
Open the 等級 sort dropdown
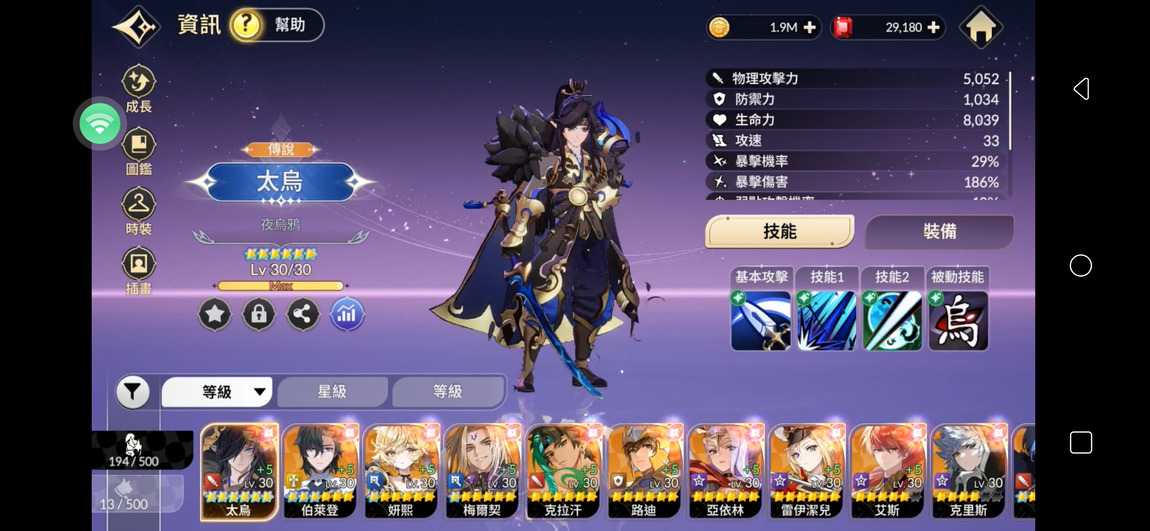click(x=217, y=392)
